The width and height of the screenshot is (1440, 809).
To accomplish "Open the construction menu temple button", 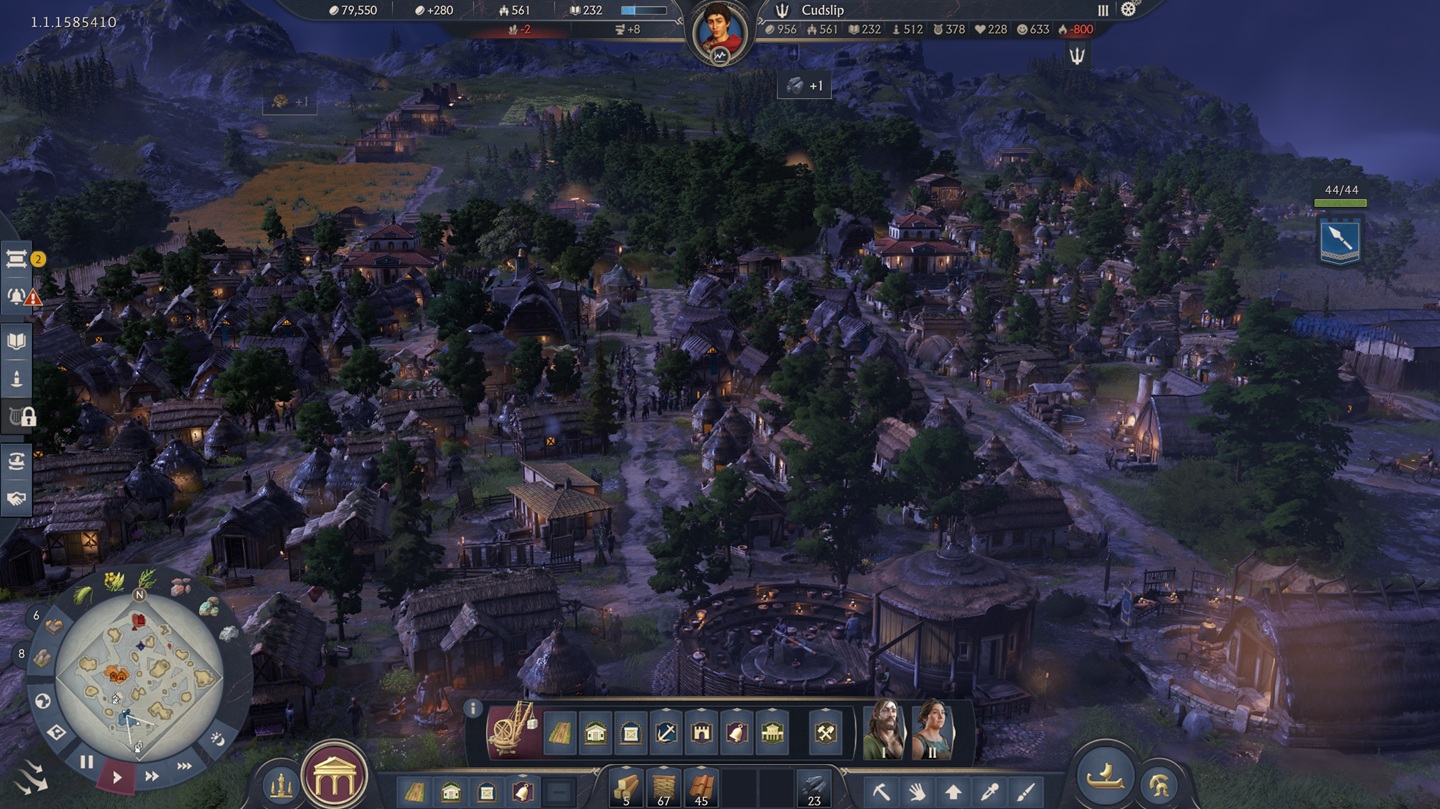I will pos(334,776).
